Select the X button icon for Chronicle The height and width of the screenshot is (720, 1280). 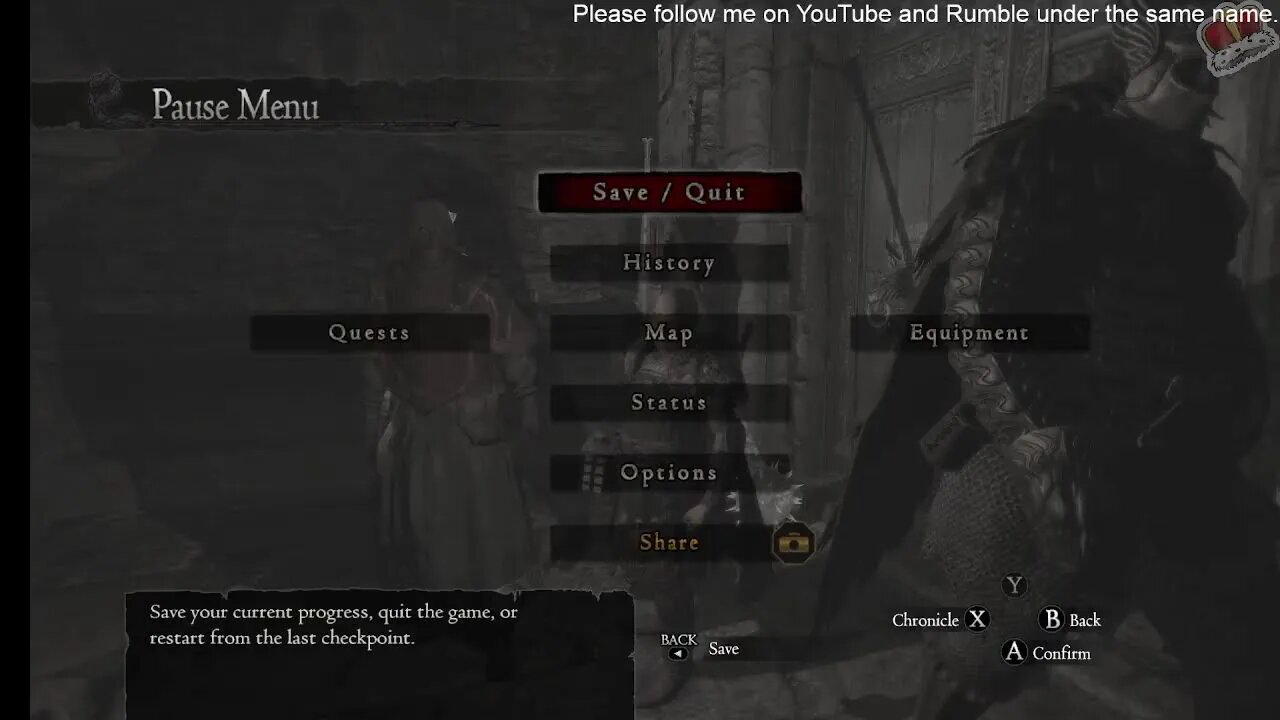click(x=977, y=620)
